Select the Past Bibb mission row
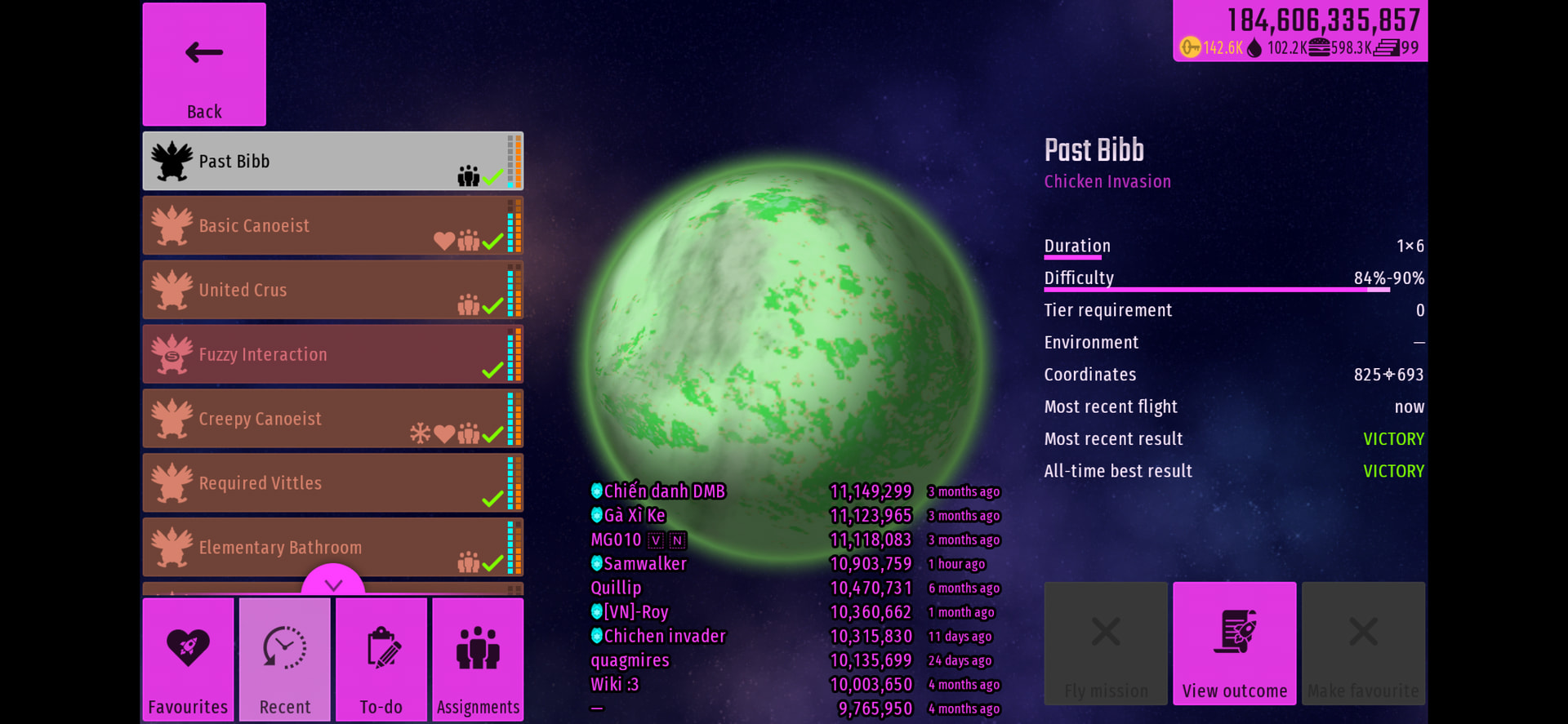1568x724 pixels. pyautogui.click(x=332, y=162)
